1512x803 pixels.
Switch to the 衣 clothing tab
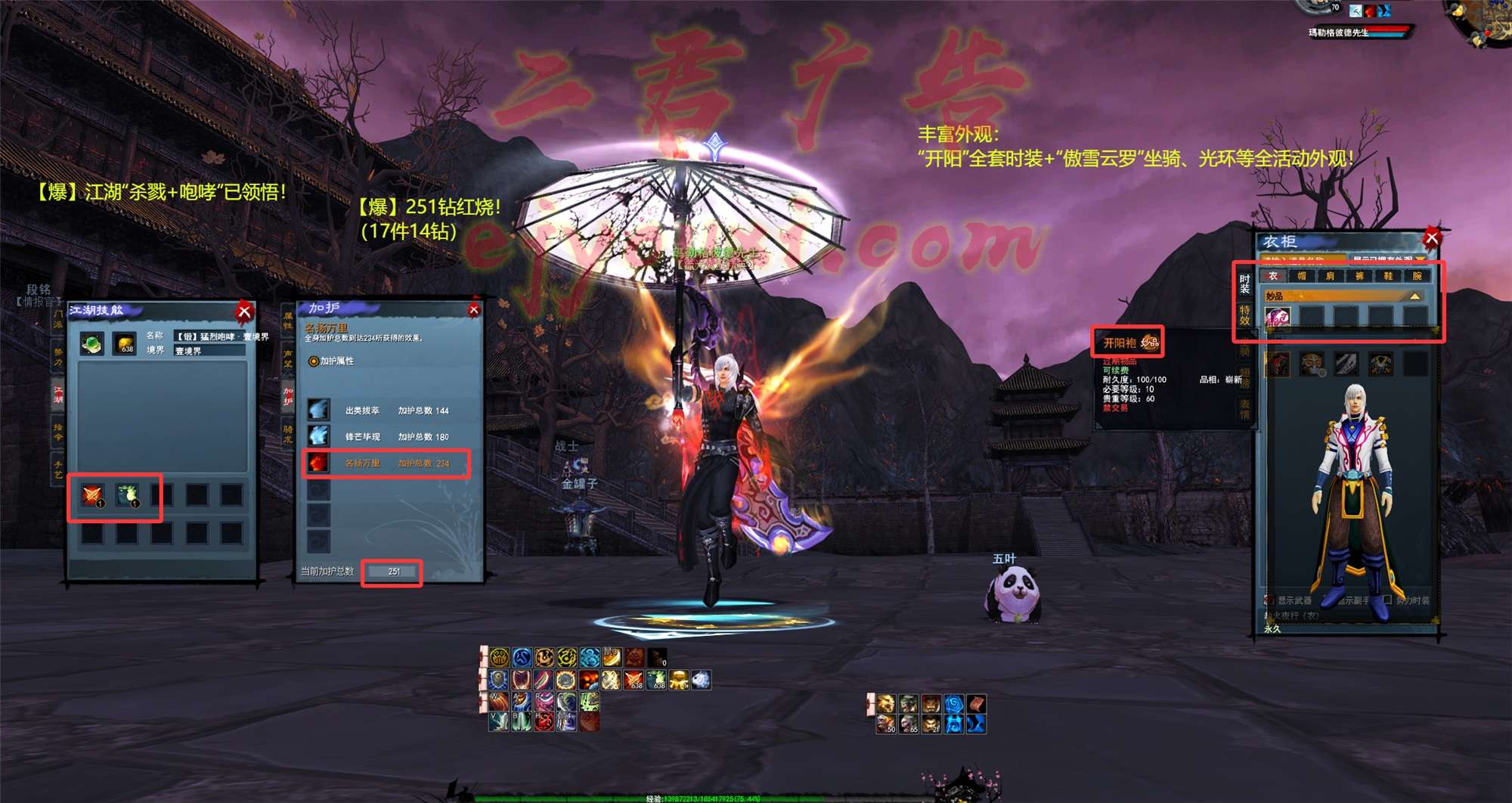coord(1273,276)
